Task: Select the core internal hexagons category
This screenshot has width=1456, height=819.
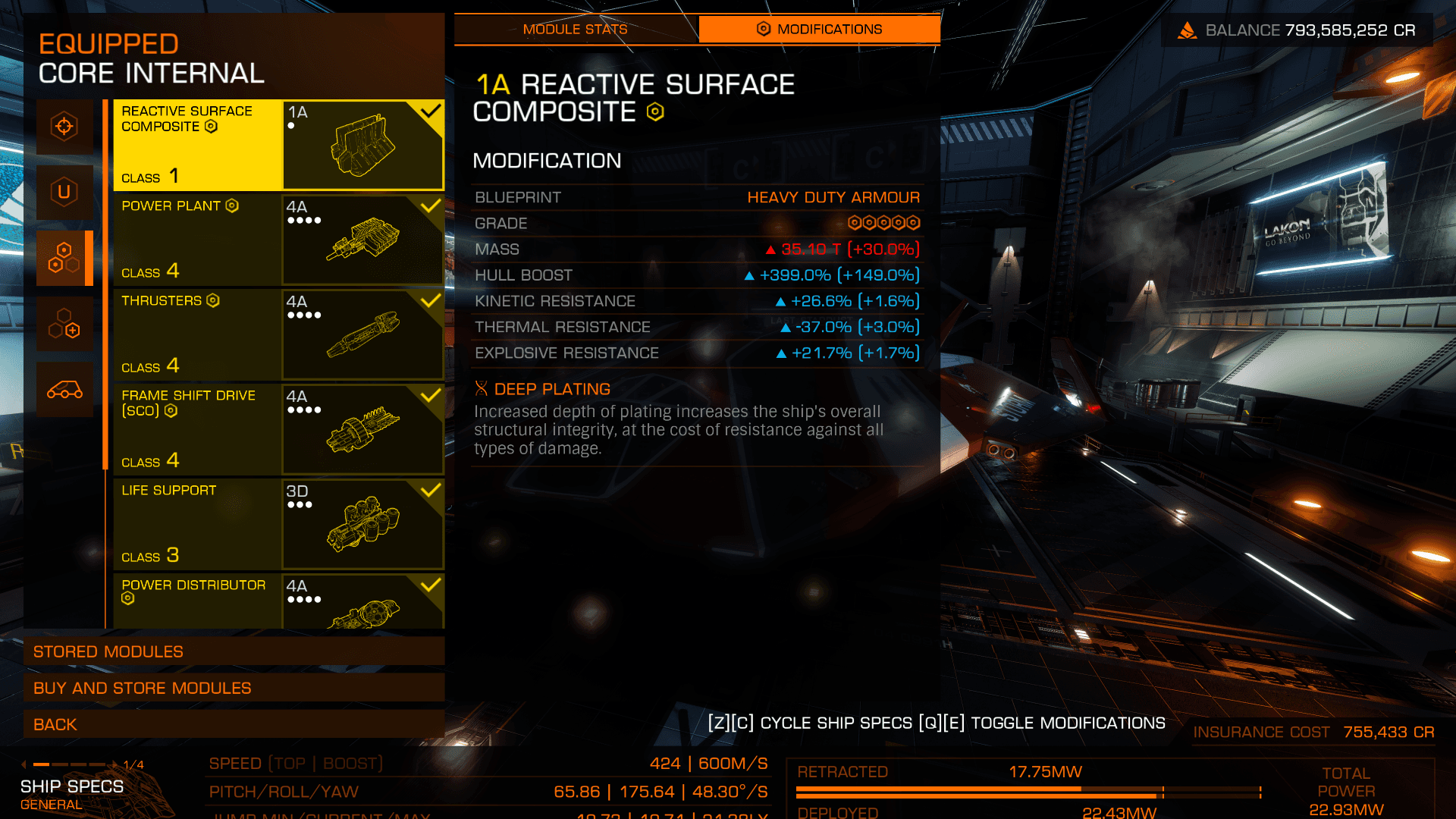Action: [x=64, y=258]
